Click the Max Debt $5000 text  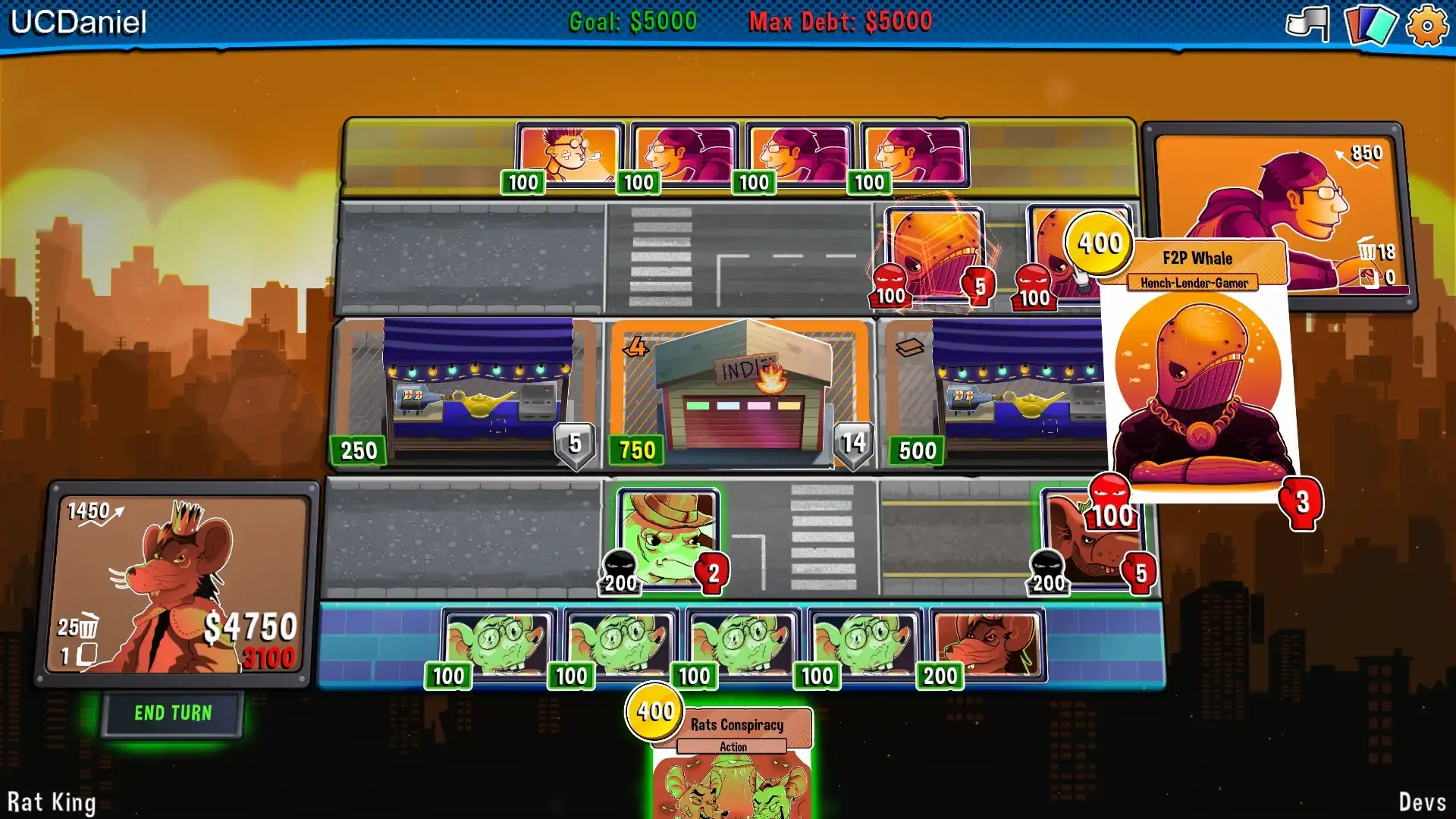tap(840, 22)
